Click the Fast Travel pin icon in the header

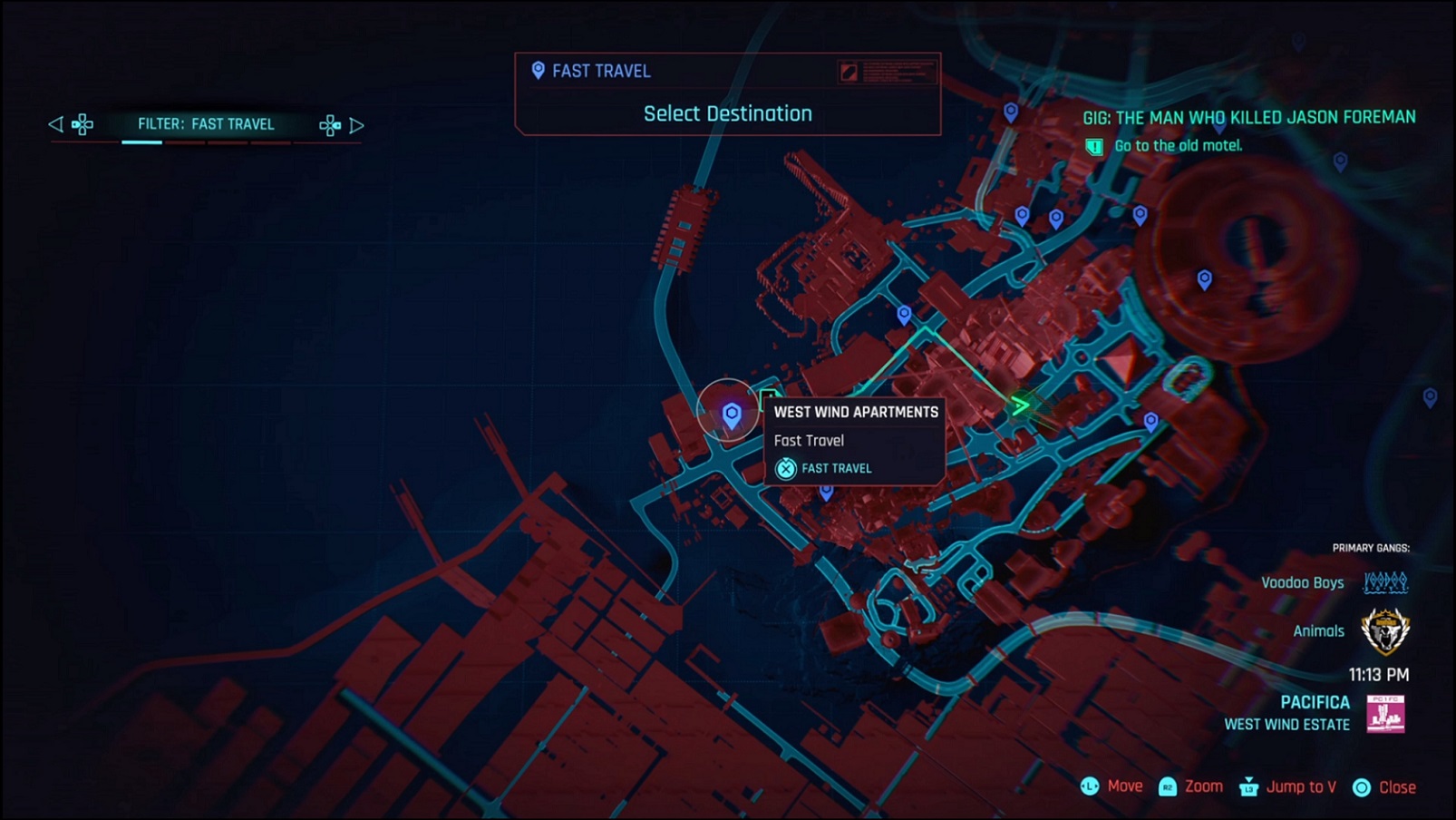coord(536,70)
